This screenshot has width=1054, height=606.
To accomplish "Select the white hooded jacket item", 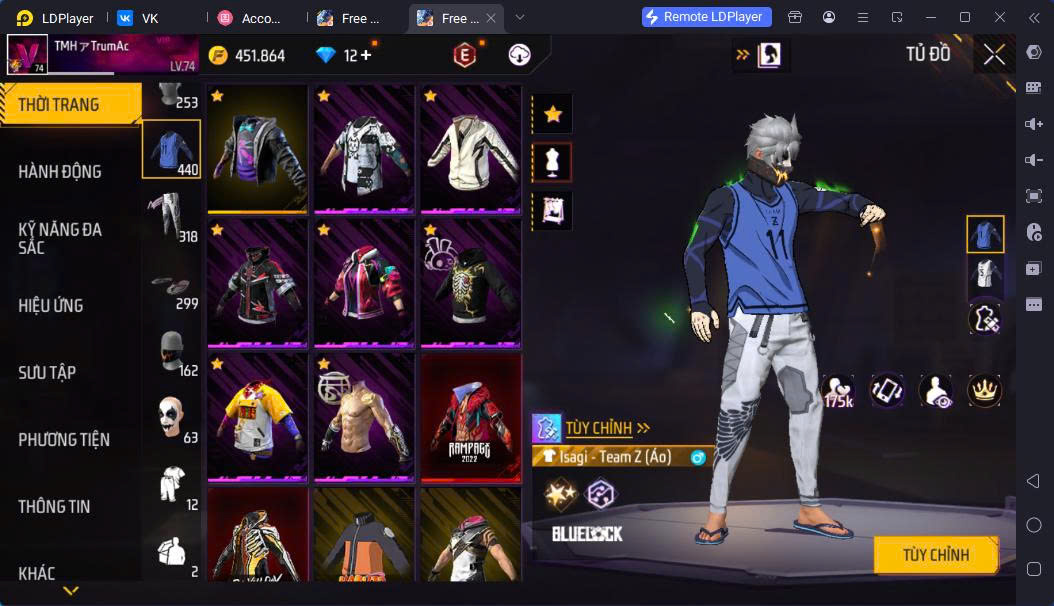I will tap(470, 147).
